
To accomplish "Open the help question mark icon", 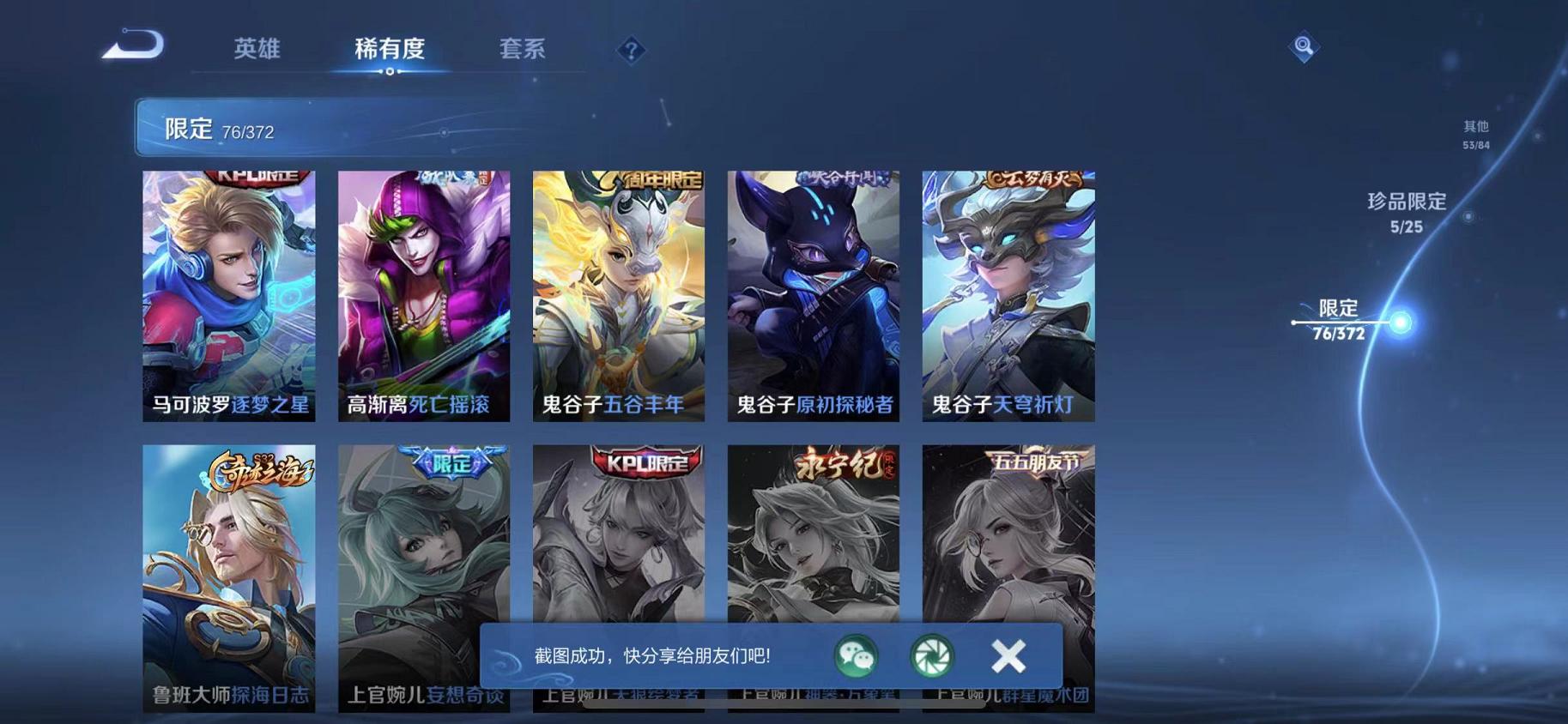I will (x=632, y=50).
